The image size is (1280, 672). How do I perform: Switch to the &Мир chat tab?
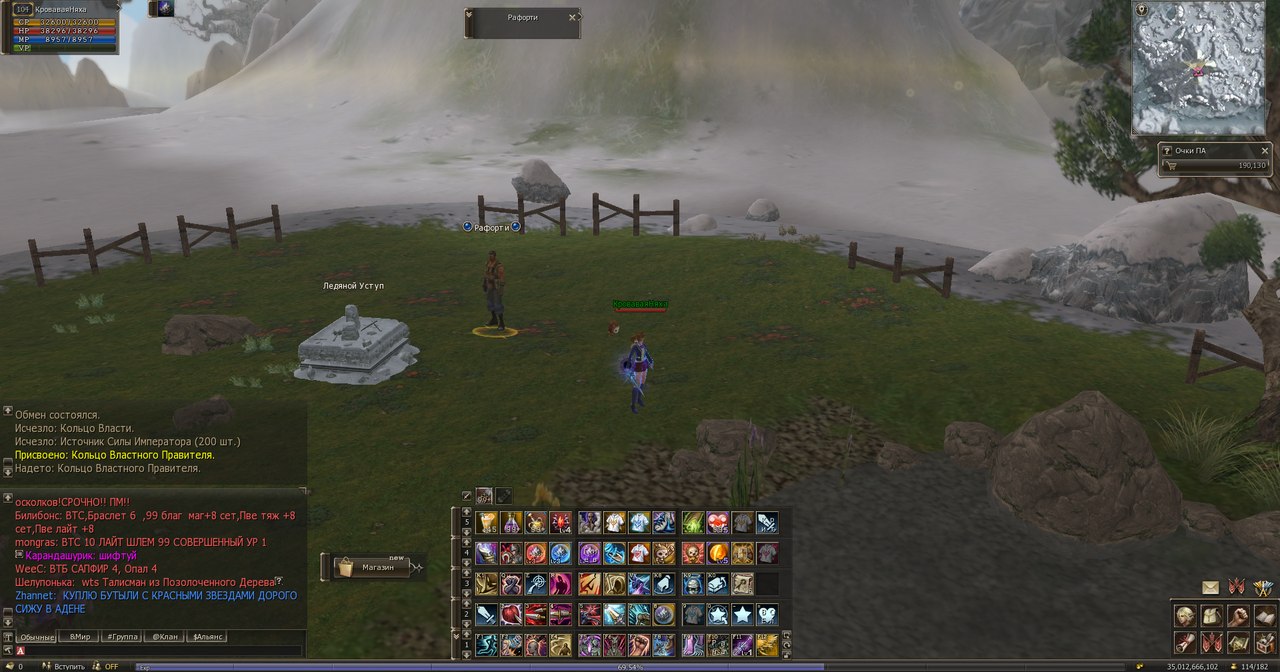(x=79, y=636)
